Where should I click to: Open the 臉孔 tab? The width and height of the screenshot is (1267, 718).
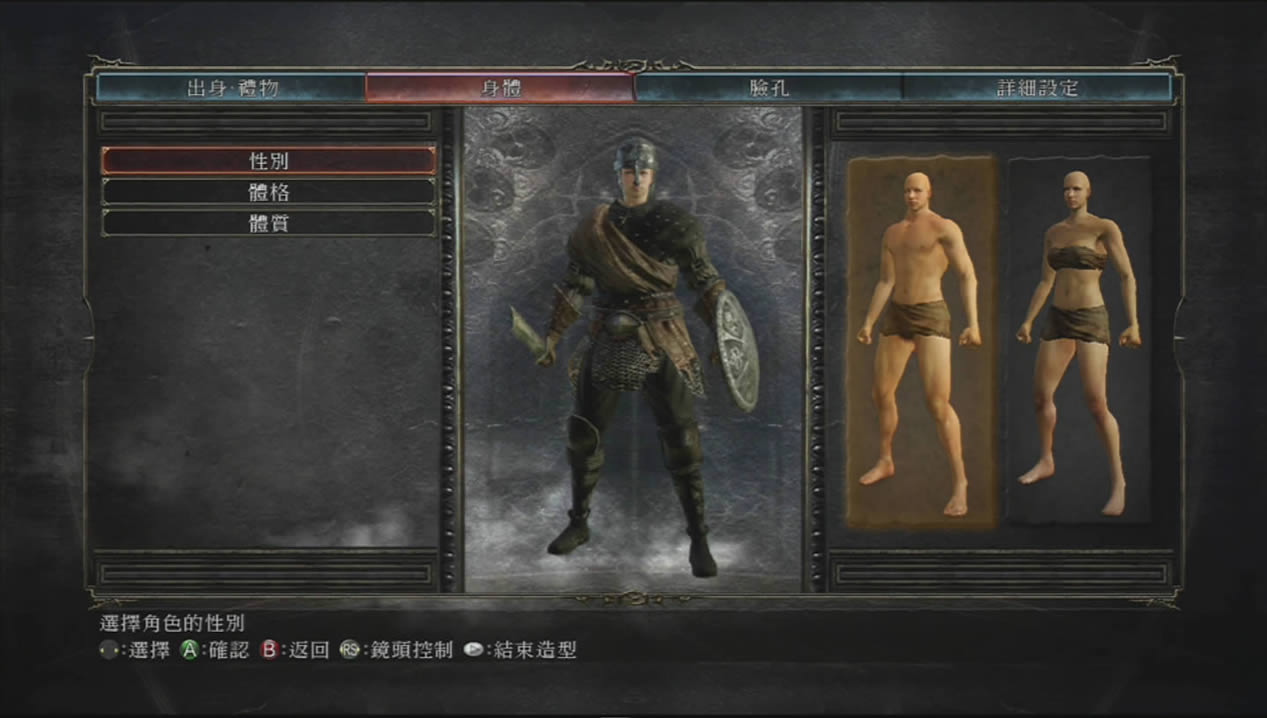768,88
